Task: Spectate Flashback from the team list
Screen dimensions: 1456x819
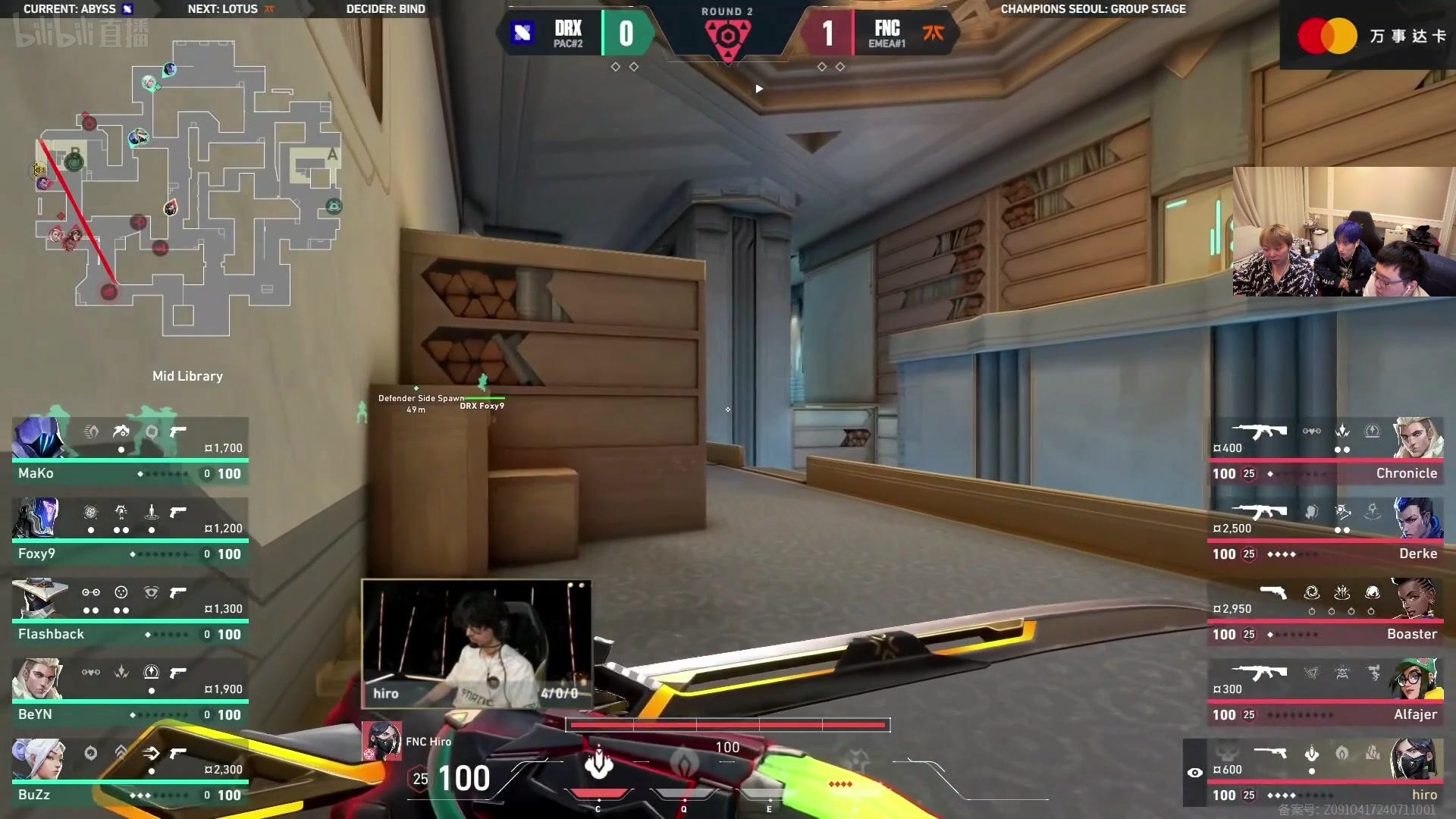Action: click(x=130, y=613)
